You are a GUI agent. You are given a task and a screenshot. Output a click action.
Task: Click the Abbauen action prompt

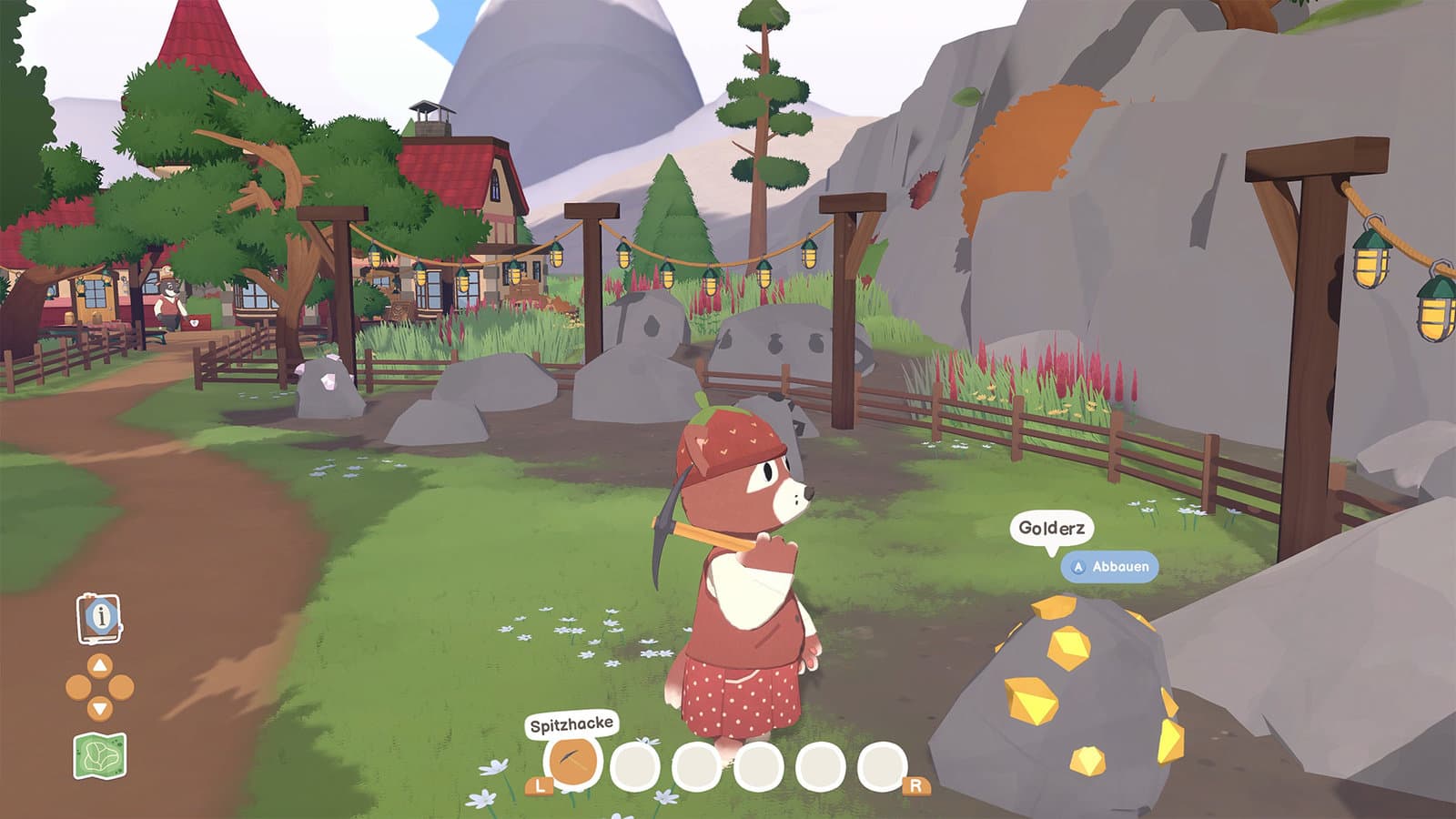1109,566
